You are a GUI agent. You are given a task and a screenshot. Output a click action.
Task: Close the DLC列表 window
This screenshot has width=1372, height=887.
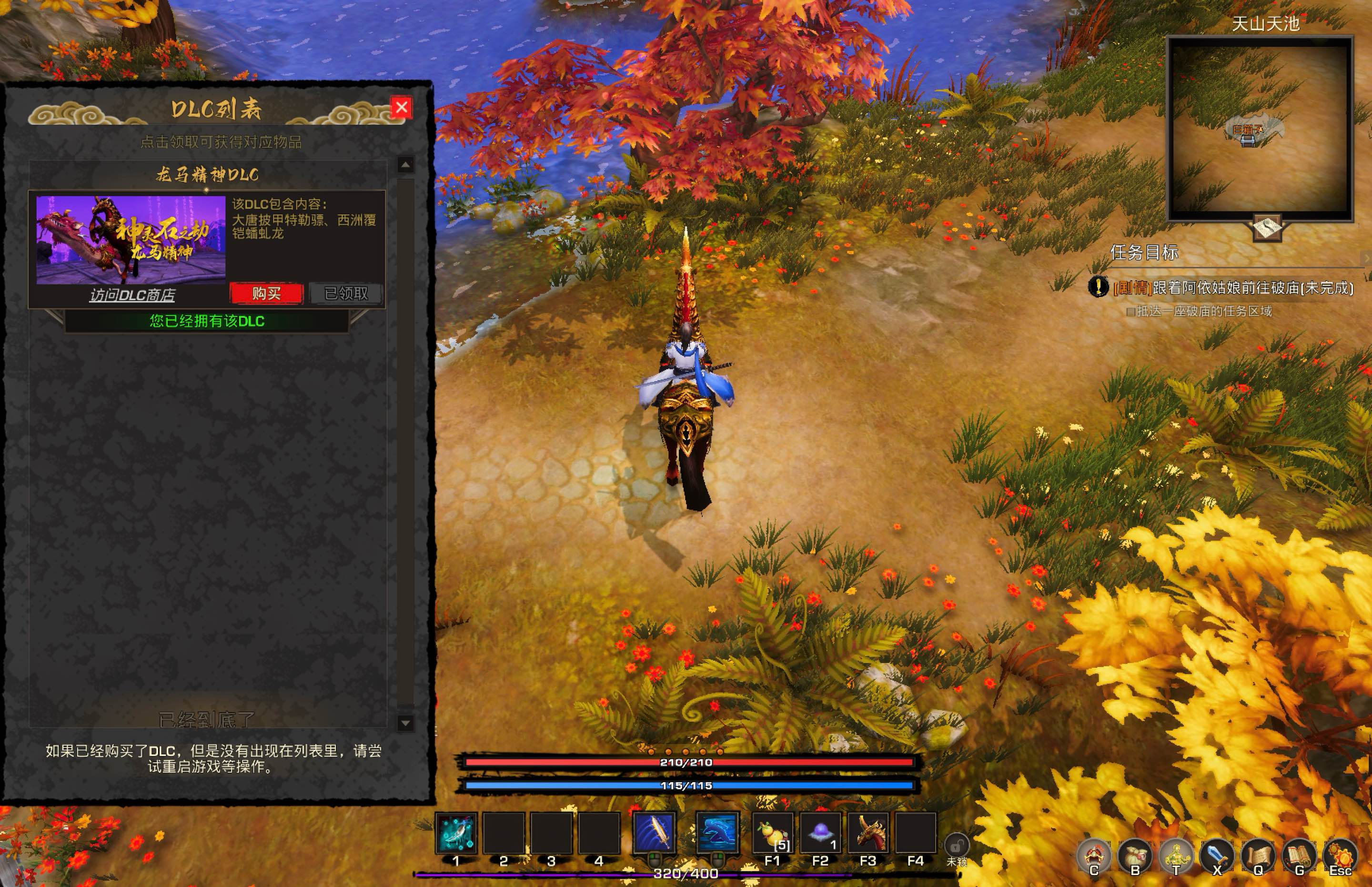coord(401,107)
